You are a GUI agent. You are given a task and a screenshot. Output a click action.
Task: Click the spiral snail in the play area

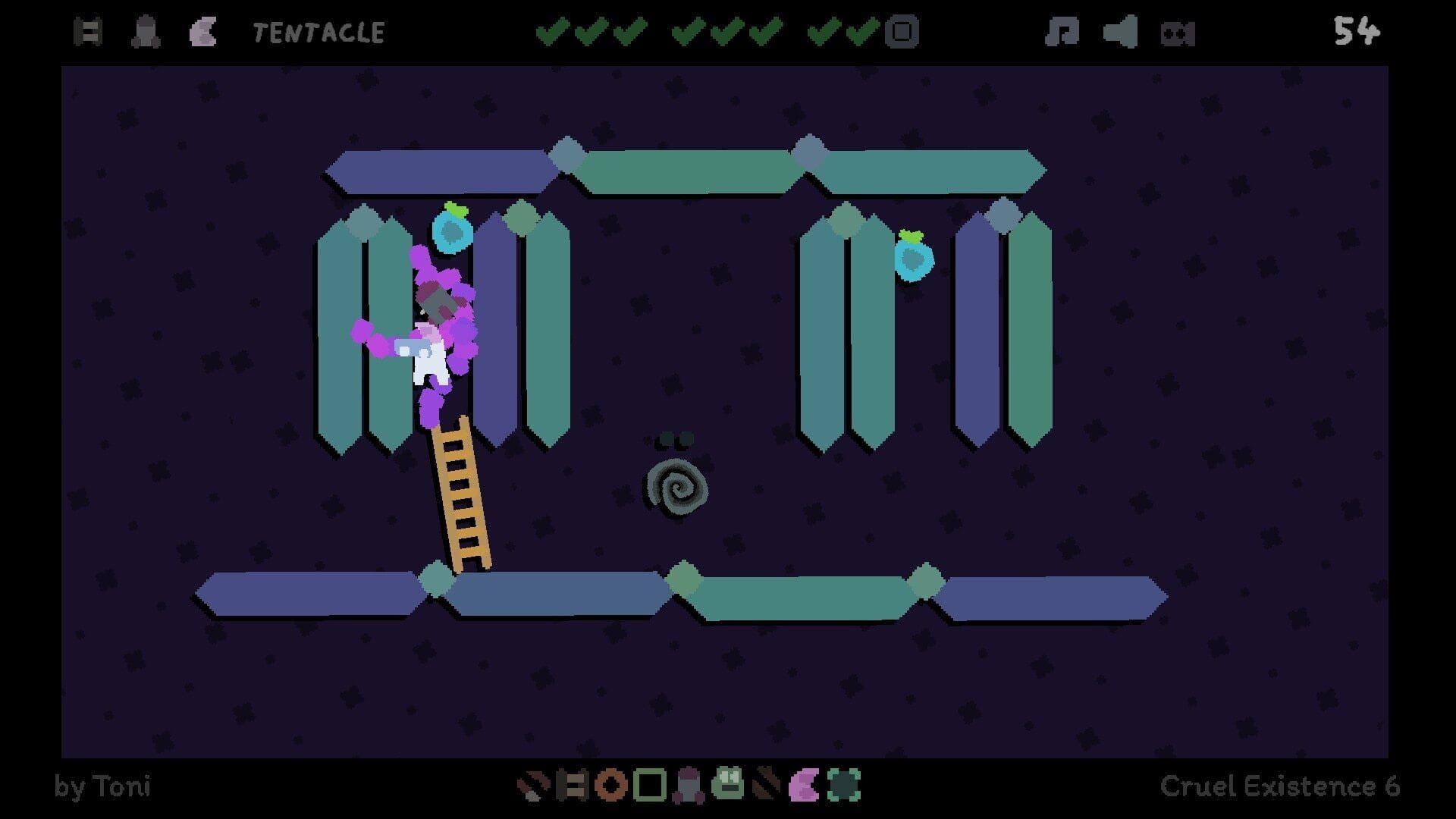point(678,489)
